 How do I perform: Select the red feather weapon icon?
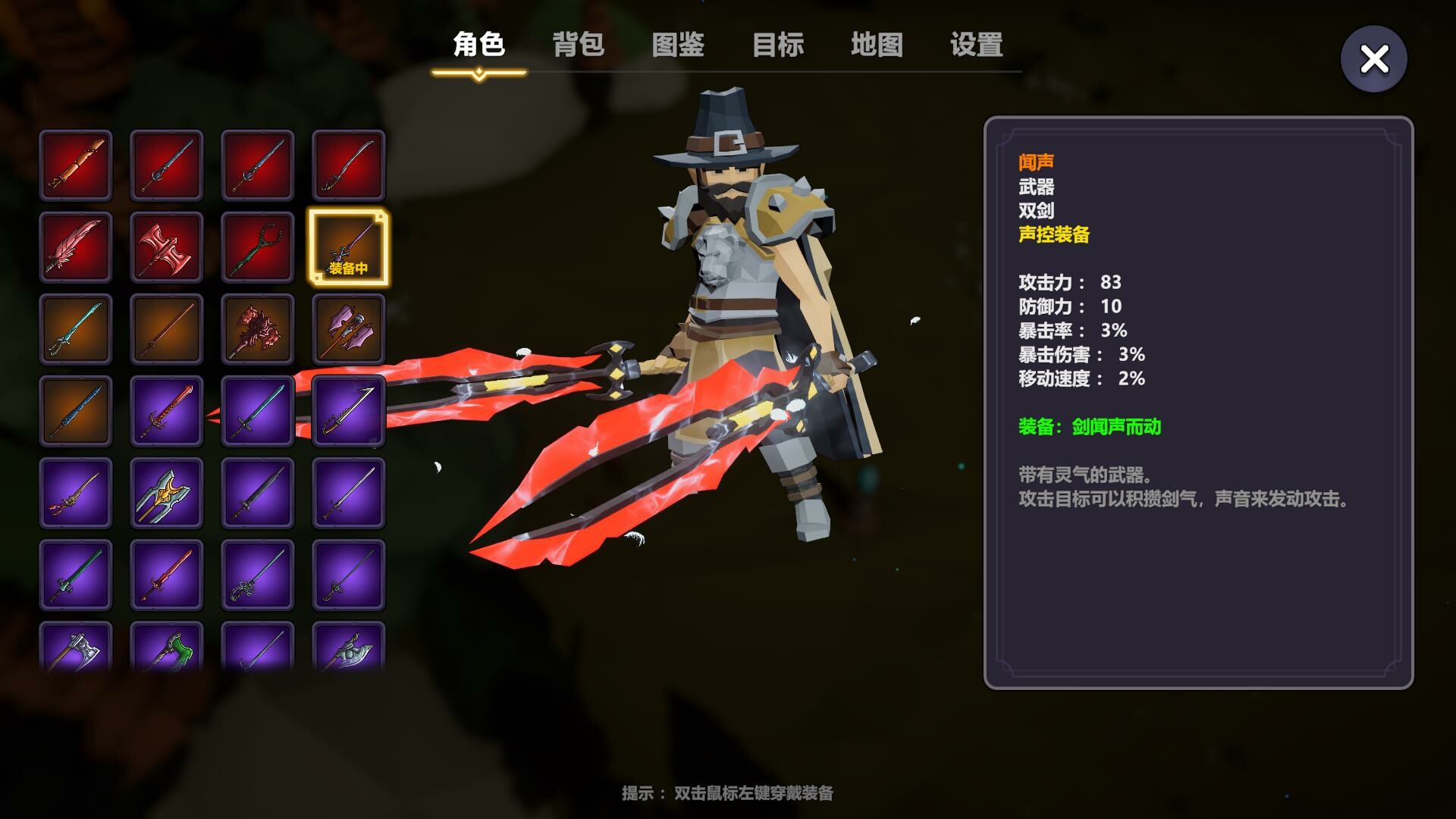pos(76,246)
